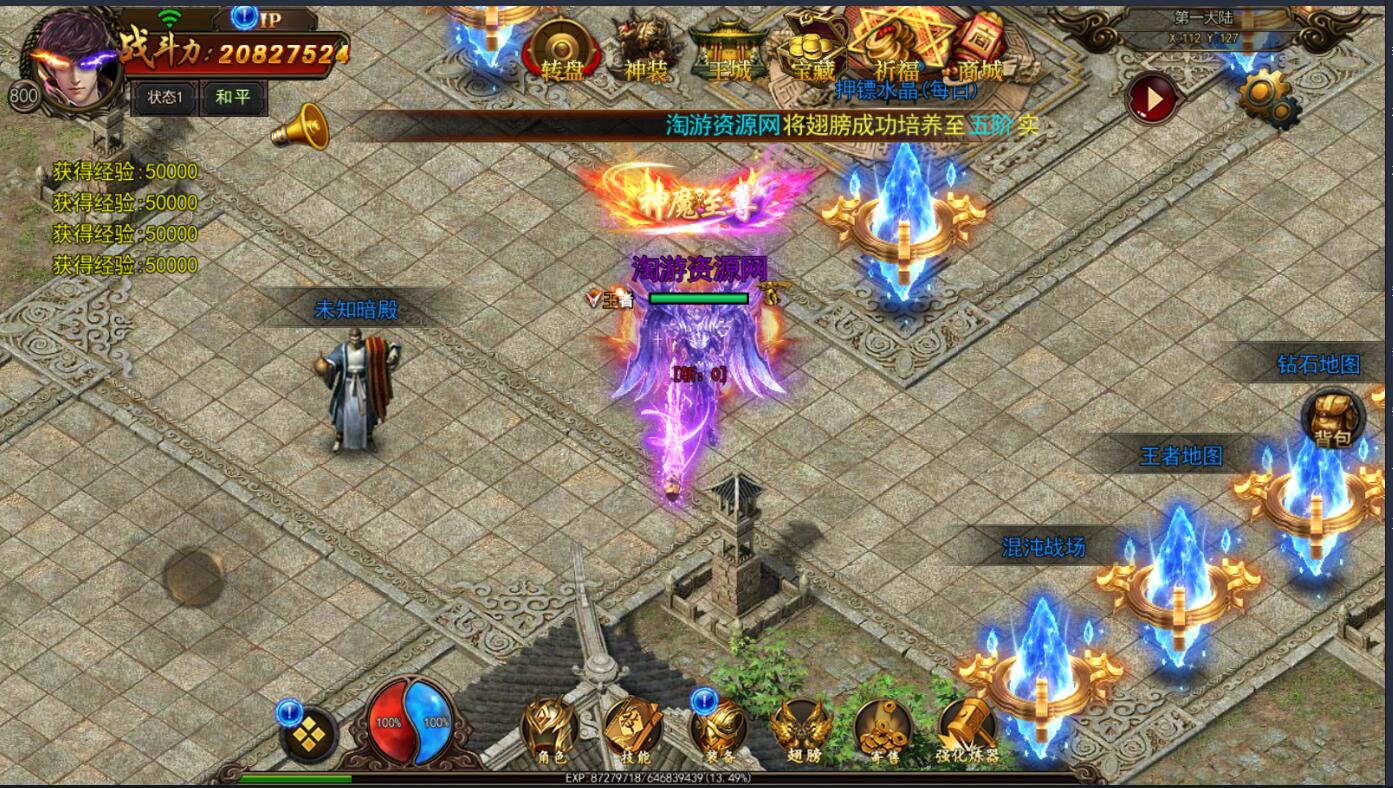
Task: Open the 装备 equipment panel
Action: tap(719, 730)
